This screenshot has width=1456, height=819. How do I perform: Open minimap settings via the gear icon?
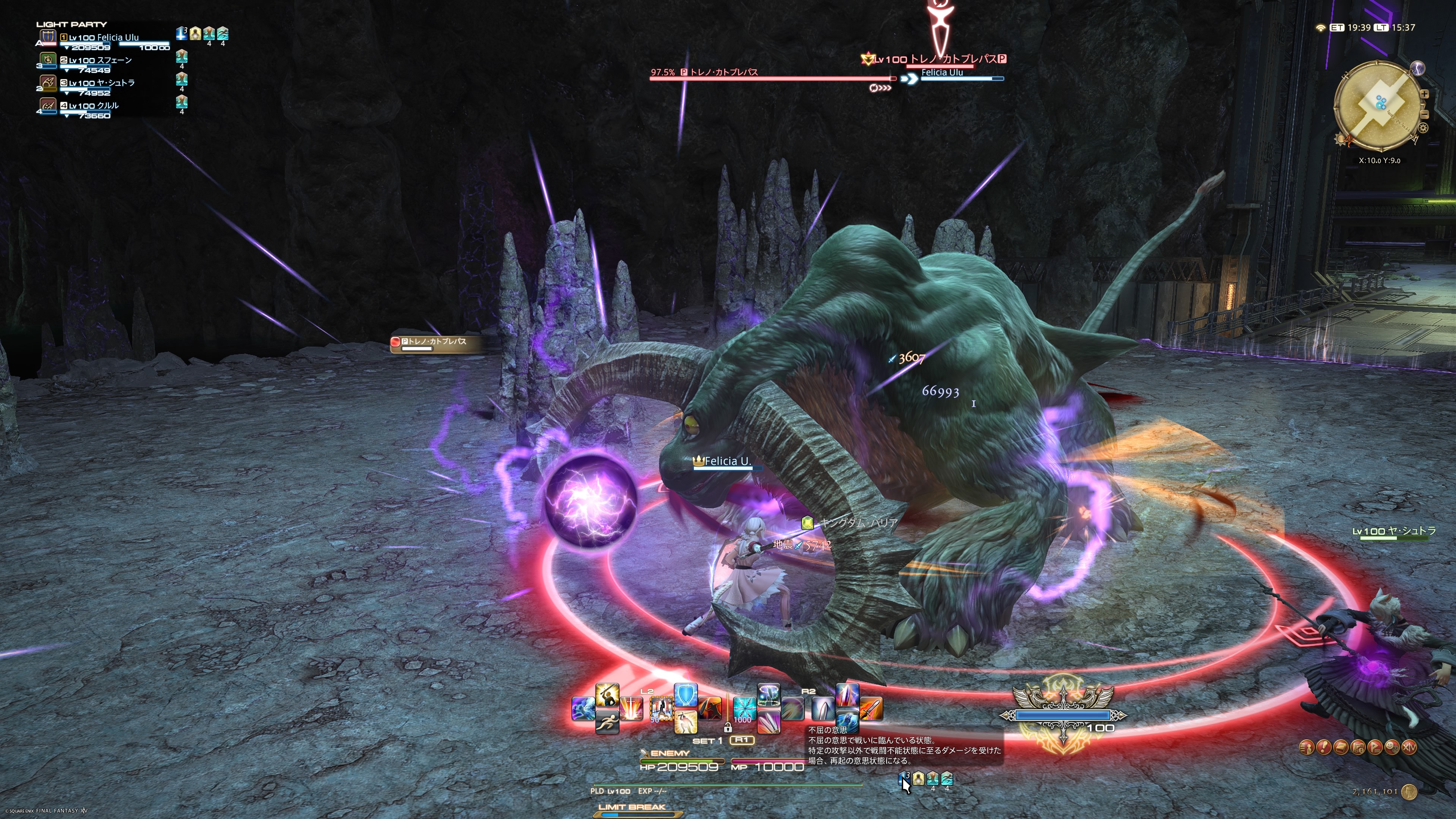1423,128
